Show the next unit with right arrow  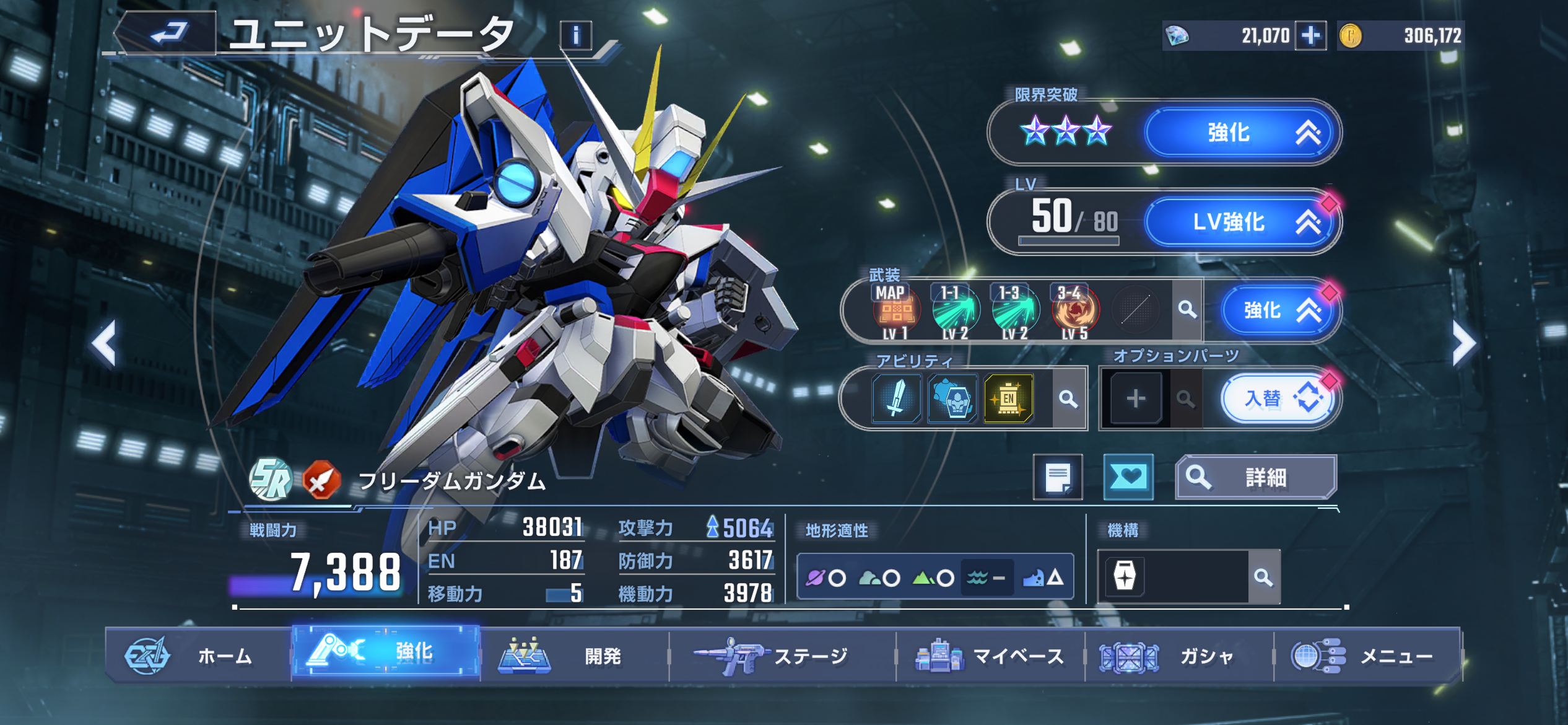1464,343
